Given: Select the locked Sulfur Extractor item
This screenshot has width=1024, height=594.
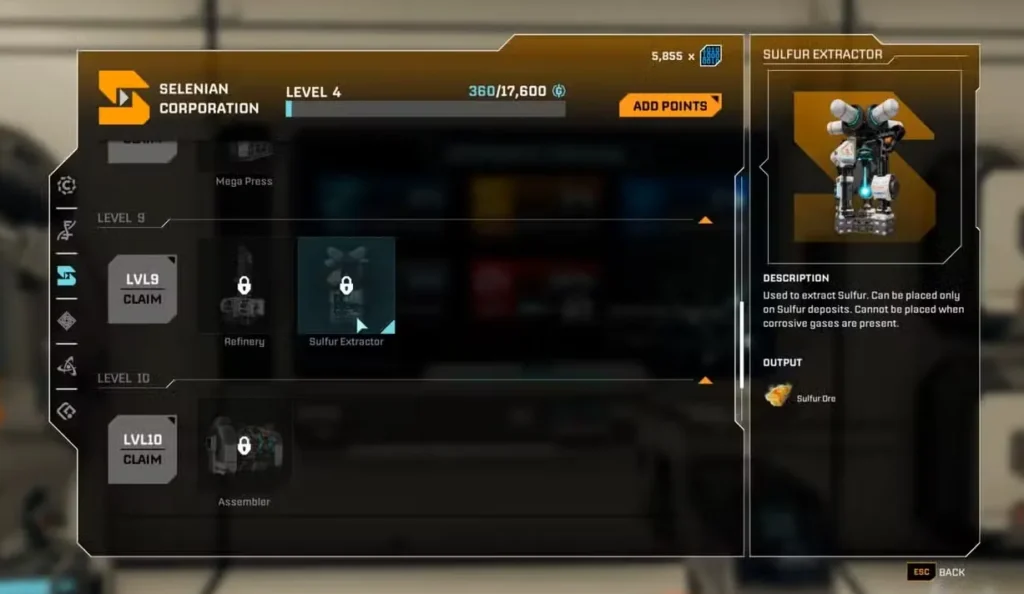Looking at the screenshot, I should 346,286.
